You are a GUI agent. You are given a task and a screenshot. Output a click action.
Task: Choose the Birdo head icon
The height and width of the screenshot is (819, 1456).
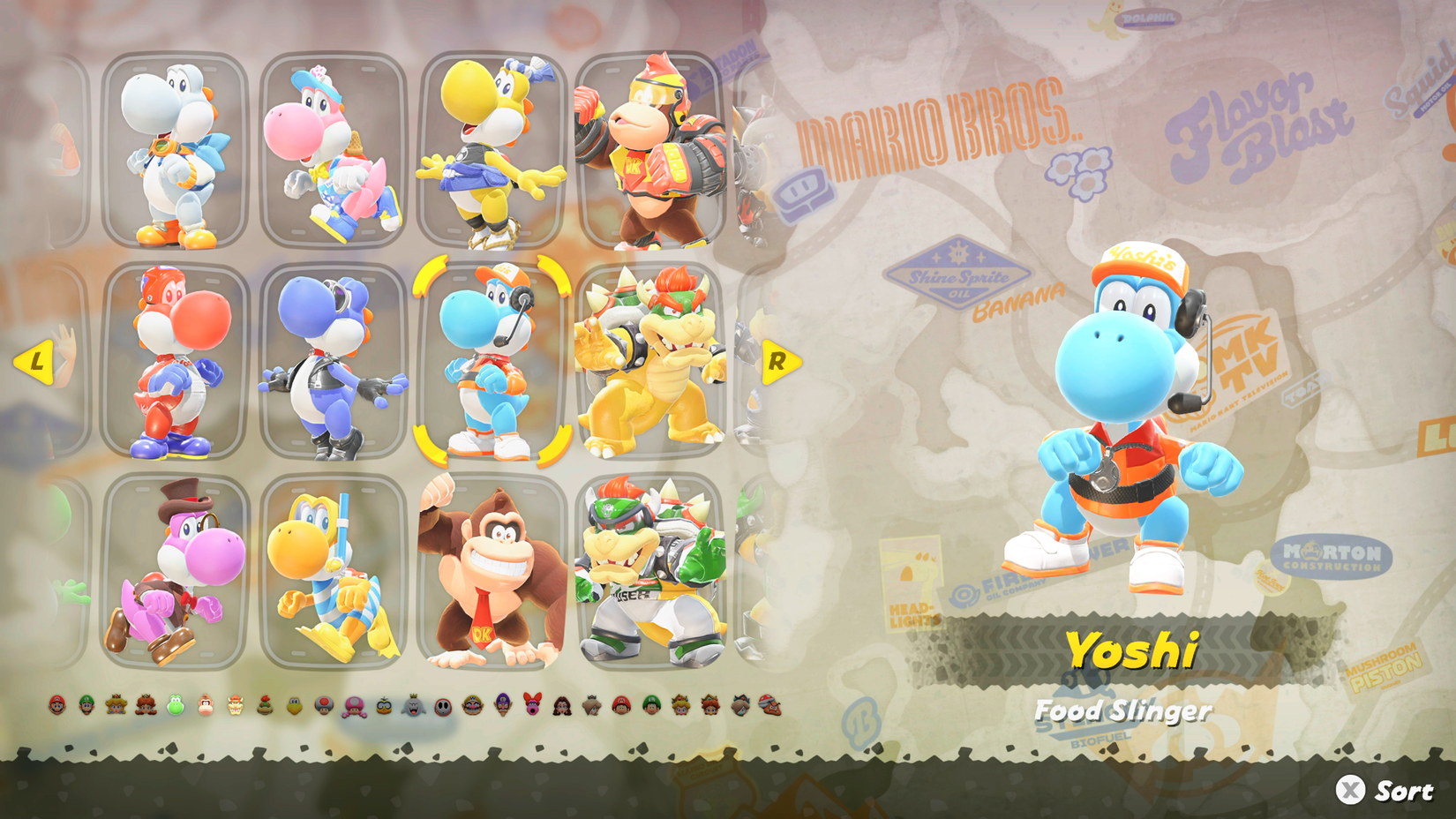coord(532,703)
